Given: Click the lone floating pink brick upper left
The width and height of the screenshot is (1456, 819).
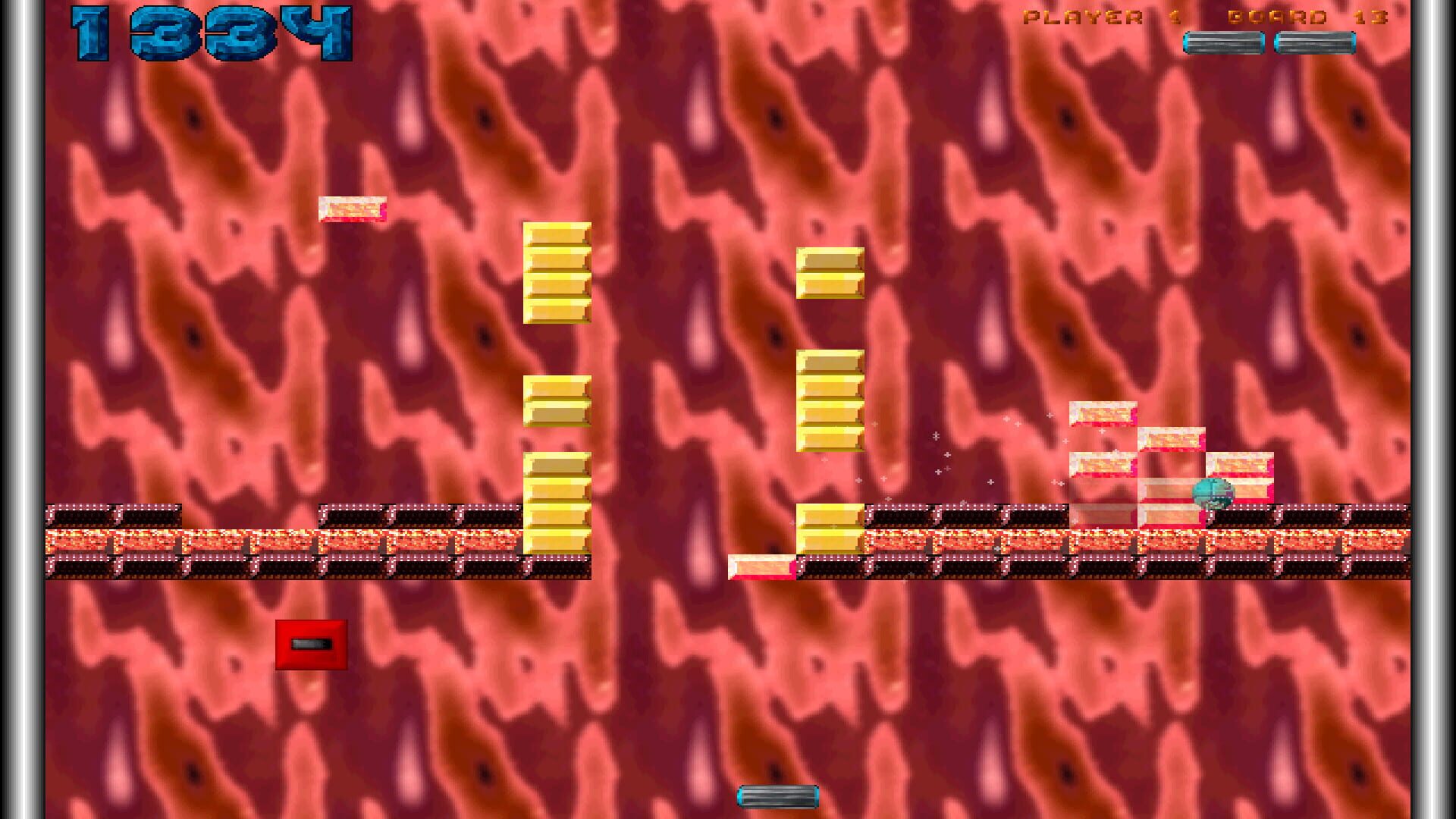Looking at the screenshot, I should click(352, 208).
